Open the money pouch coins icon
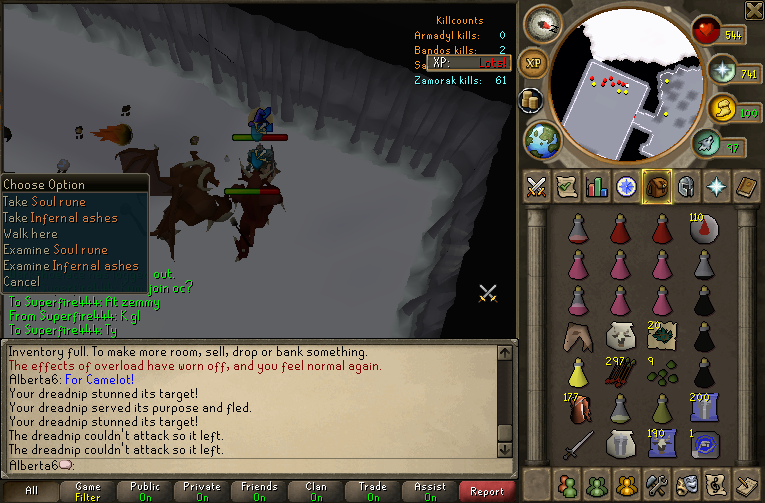The height and width of the screenshot is (503, 765). 721,108
